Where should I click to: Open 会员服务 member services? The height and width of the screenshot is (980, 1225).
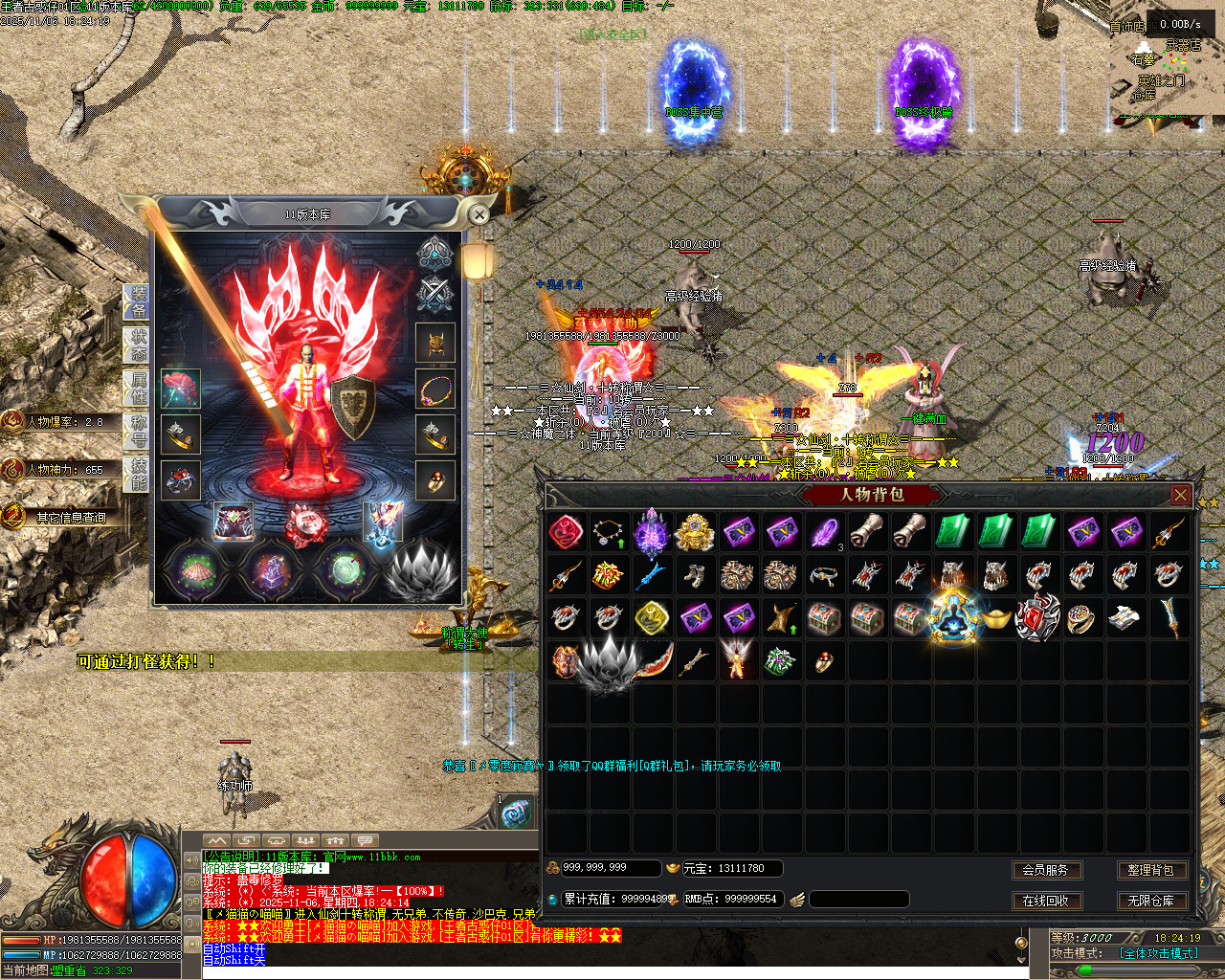(x=1045, y=870)
